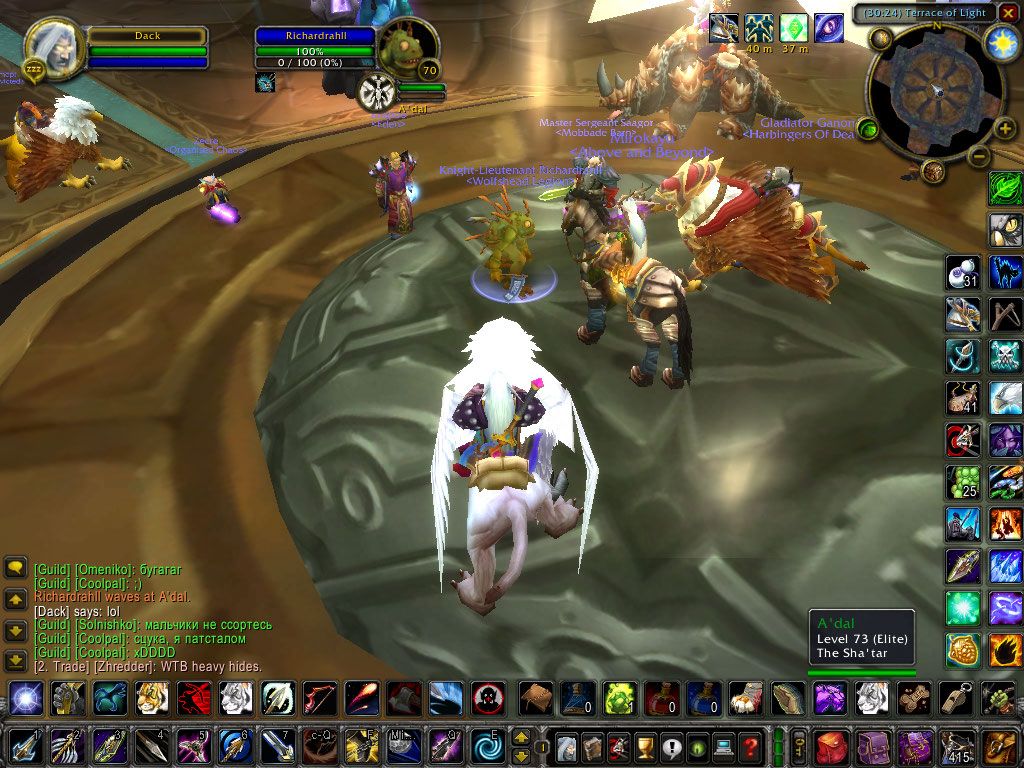Click the item slot with 31 stacks
Viewport: 1024px width, 768px height.
tap(962, 272)
